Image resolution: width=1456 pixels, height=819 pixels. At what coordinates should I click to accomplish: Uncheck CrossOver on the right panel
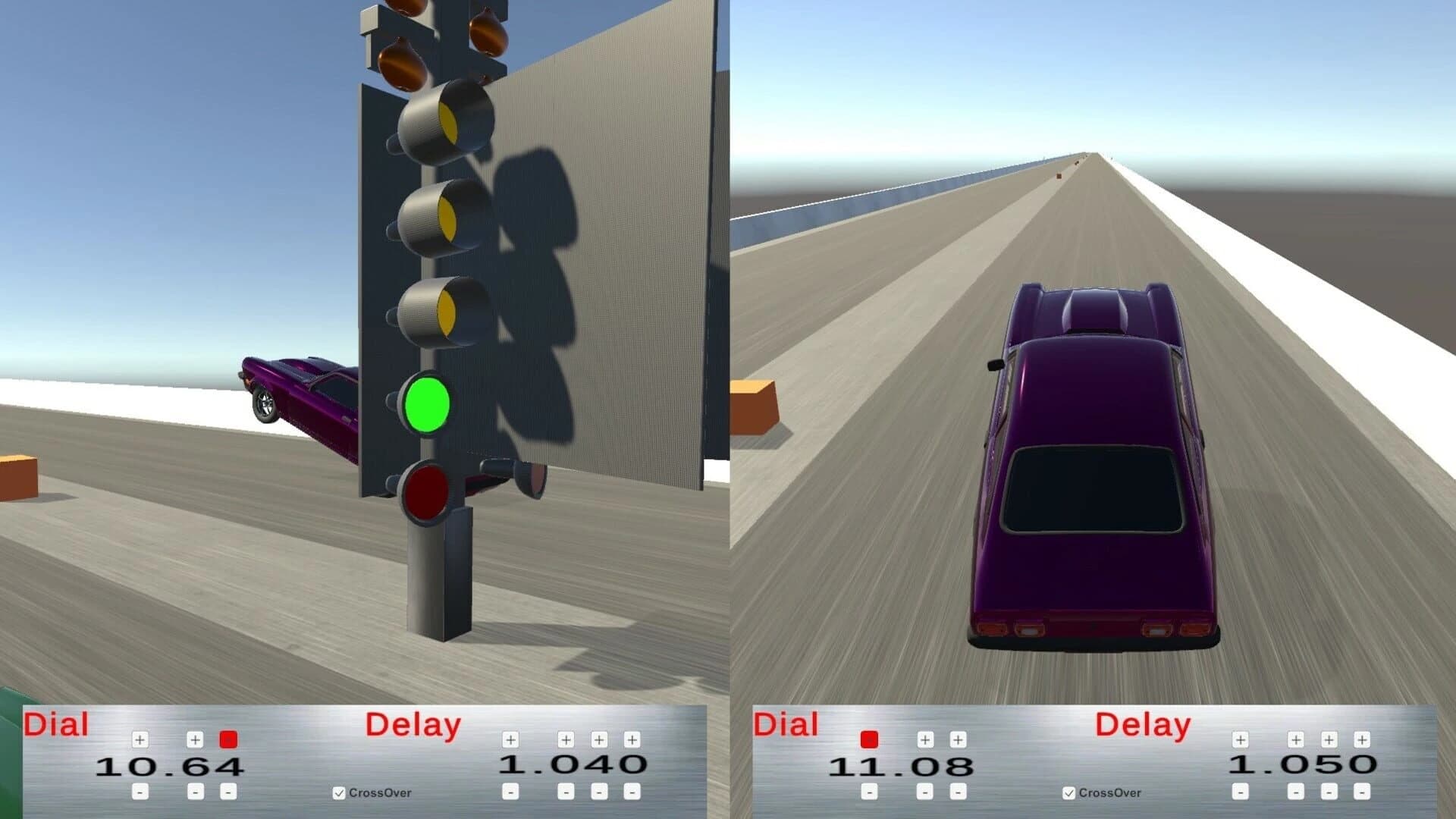[x=1069, y=793]
